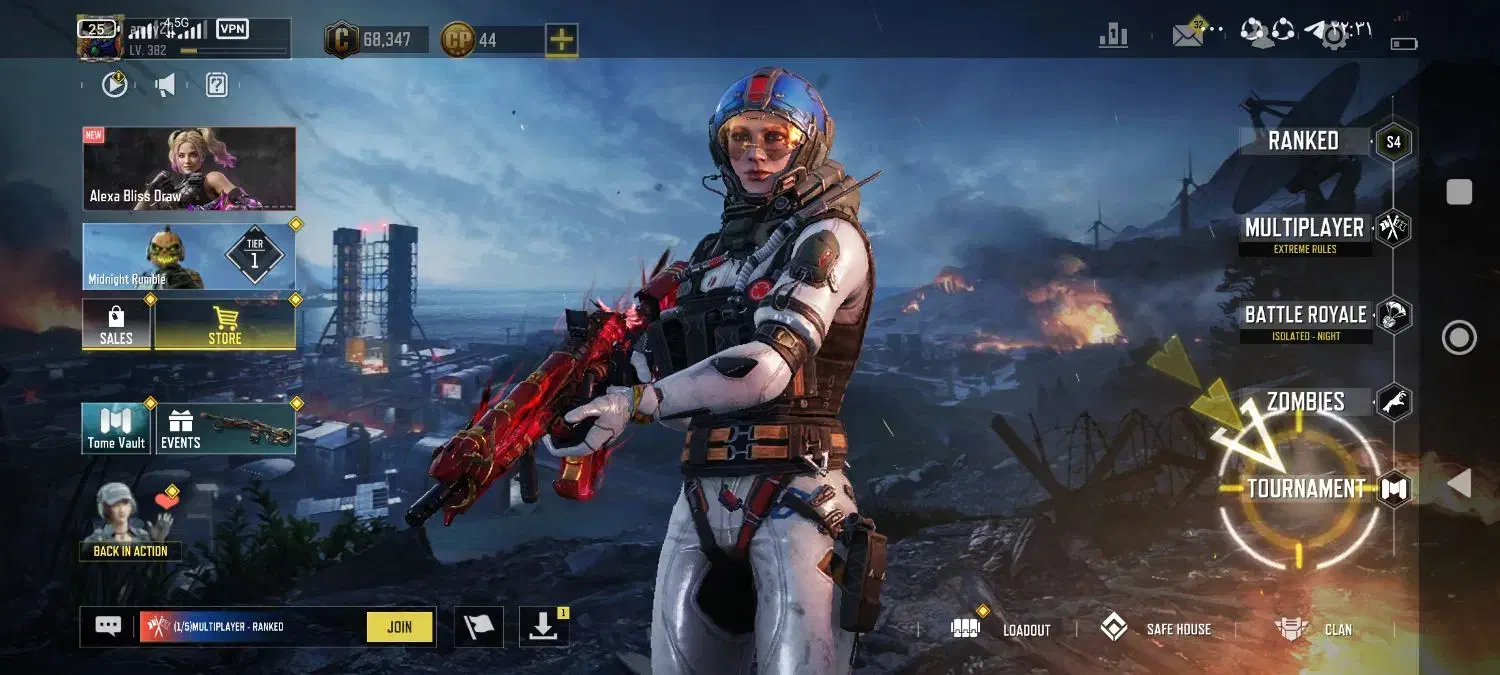Open the download manager icon
The width and height of the screenshot is (1500, 675).
[x=543, y=627]
